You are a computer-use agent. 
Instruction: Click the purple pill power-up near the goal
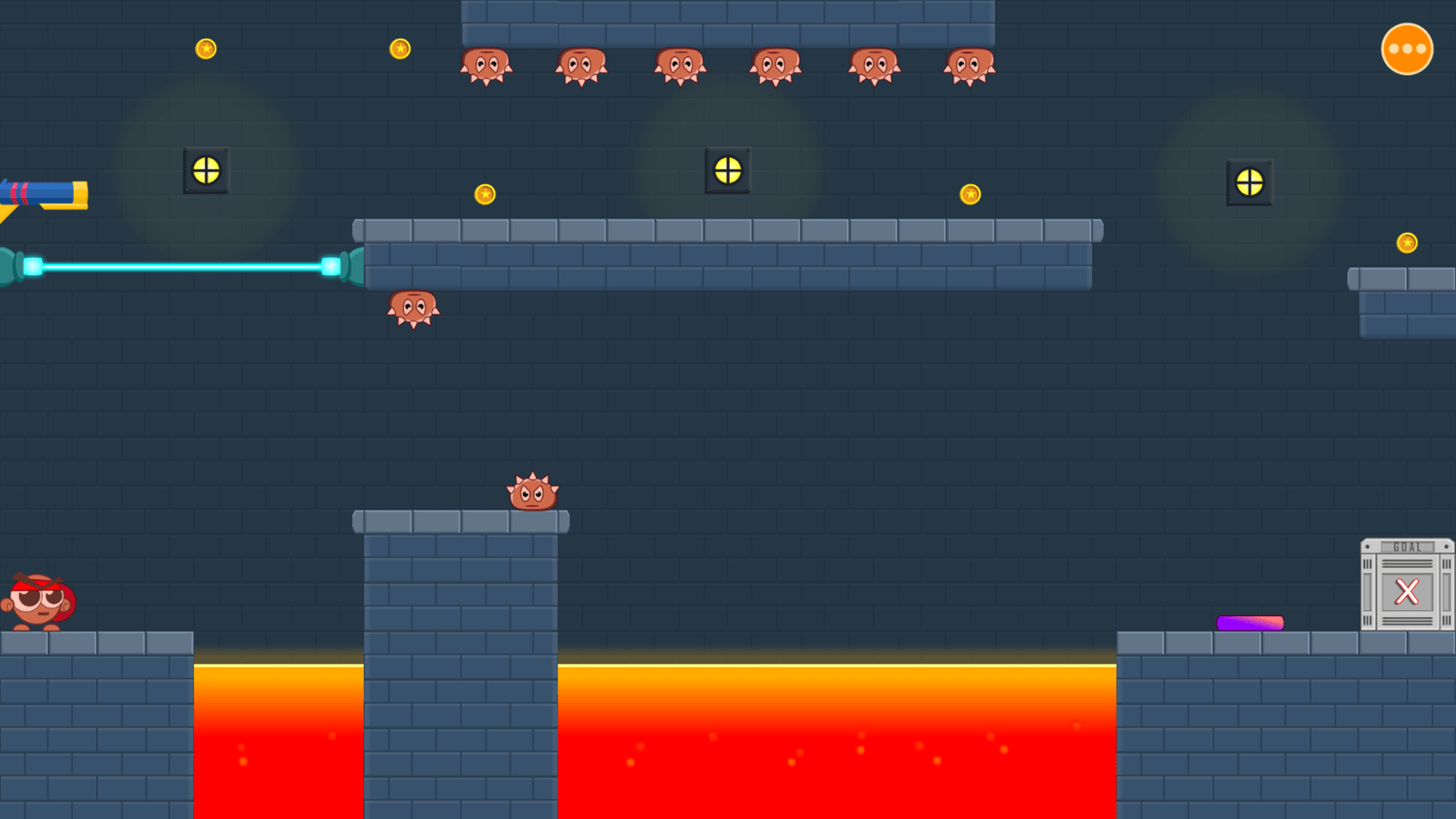pyautogui.click(x=1248, y=622)
